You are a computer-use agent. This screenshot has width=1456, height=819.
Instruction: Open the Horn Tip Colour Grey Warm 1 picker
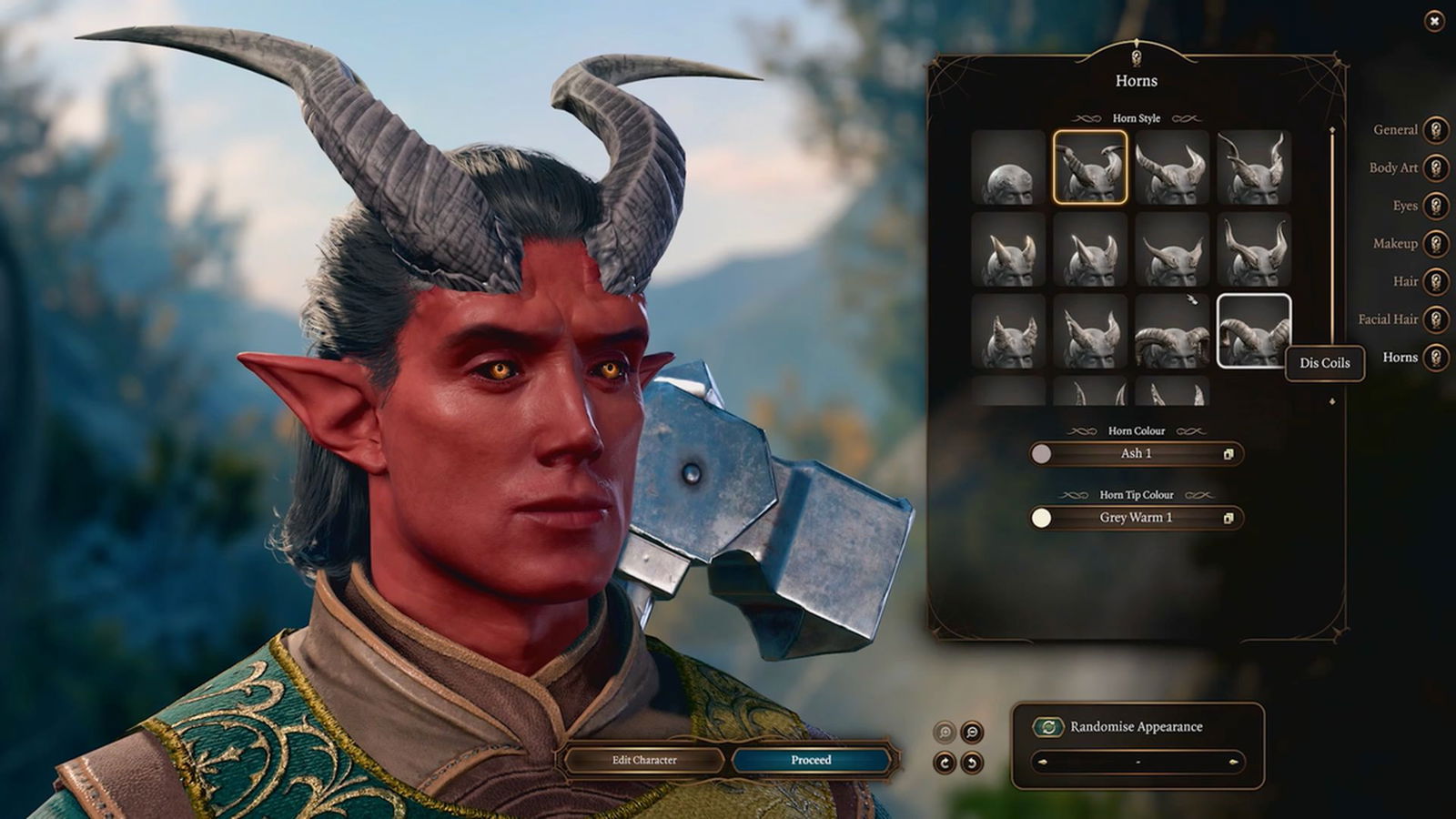coord(1136,517)
